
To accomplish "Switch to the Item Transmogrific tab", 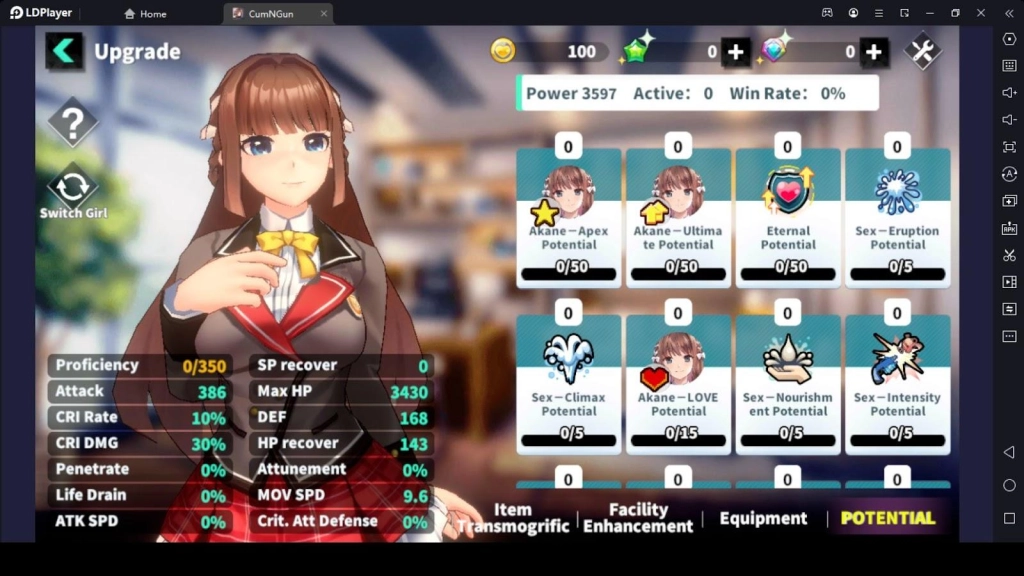I will [x=513, y=518].
